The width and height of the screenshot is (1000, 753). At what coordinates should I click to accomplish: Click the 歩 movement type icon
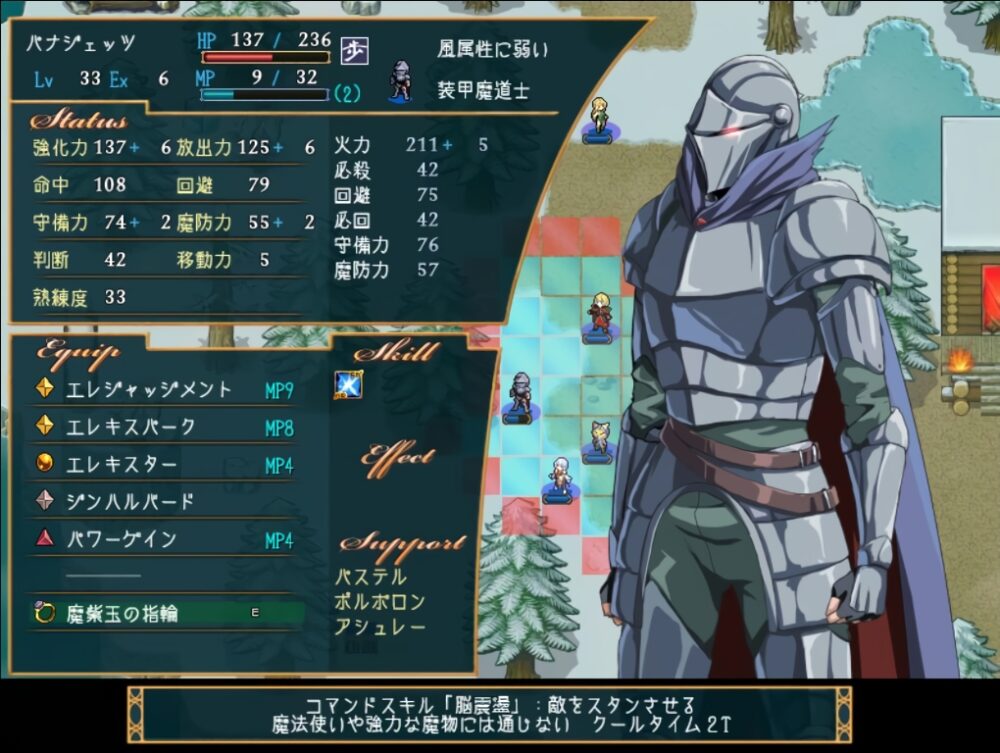(354, 49)
